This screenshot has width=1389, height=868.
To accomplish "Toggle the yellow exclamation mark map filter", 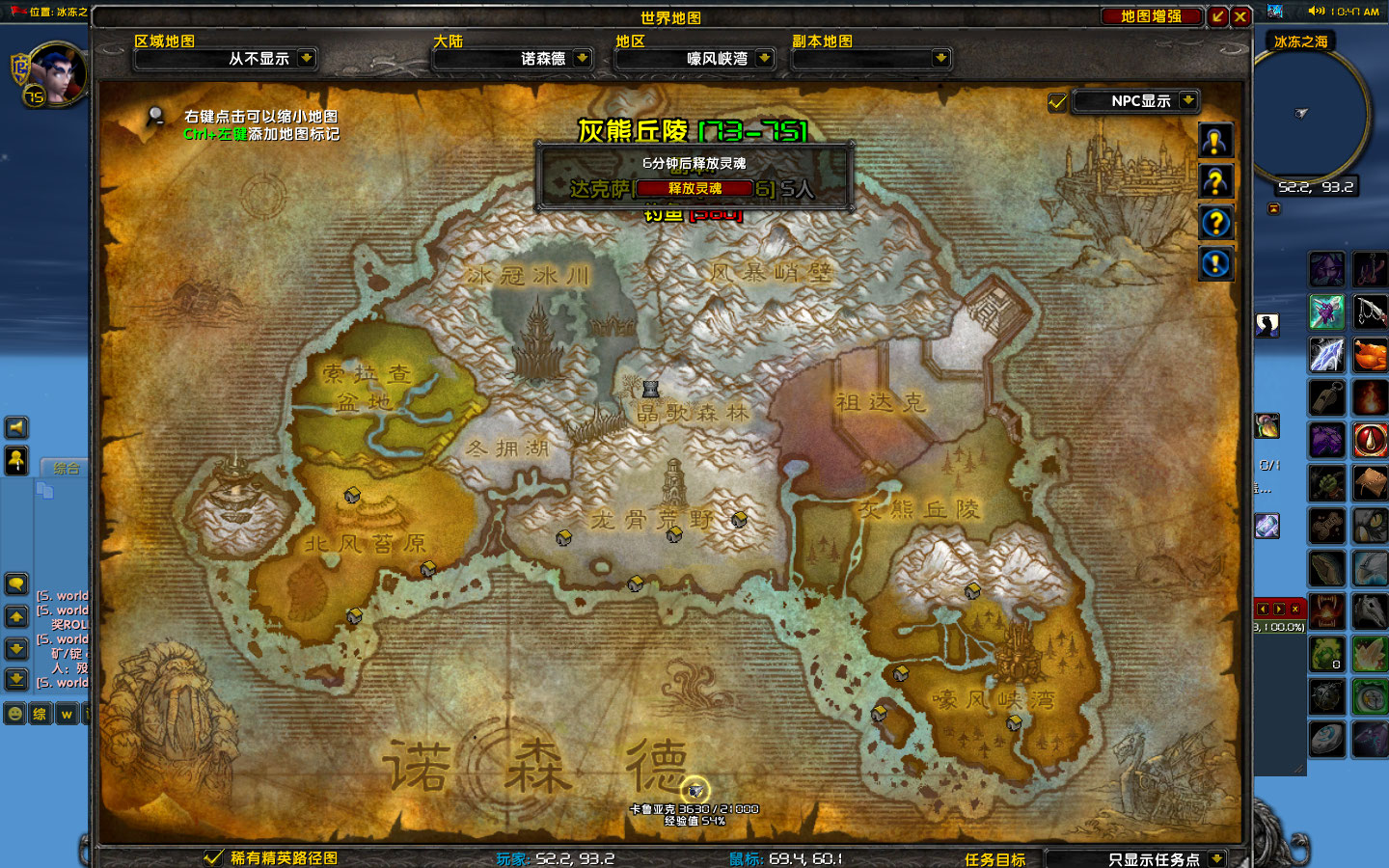I will tap(1215, 141).
